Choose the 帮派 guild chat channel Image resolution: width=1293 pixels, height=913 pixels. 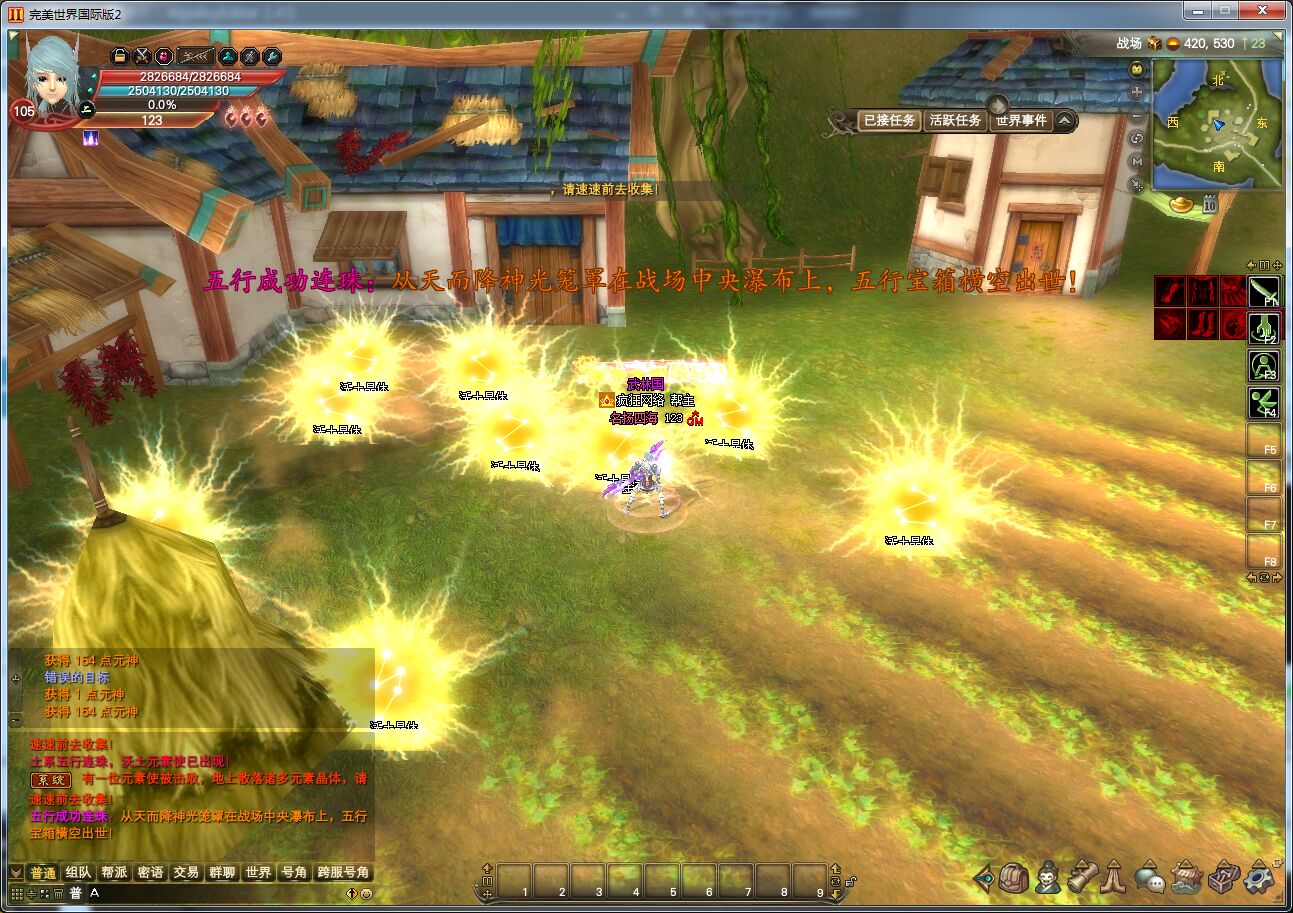coord(114,872)
